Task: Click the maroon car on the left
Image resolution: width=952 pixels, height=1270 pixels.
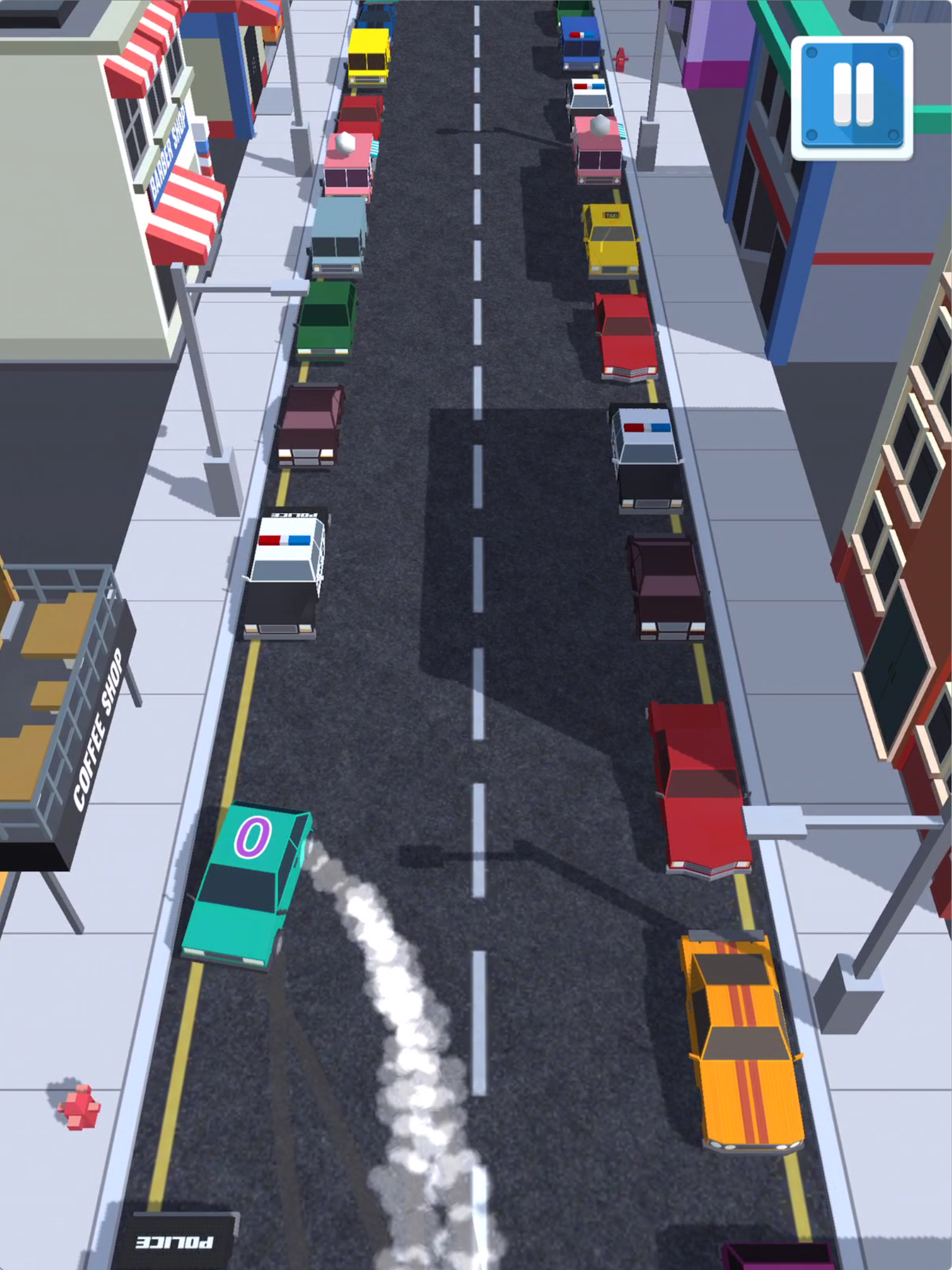Action: click(310, 428)
